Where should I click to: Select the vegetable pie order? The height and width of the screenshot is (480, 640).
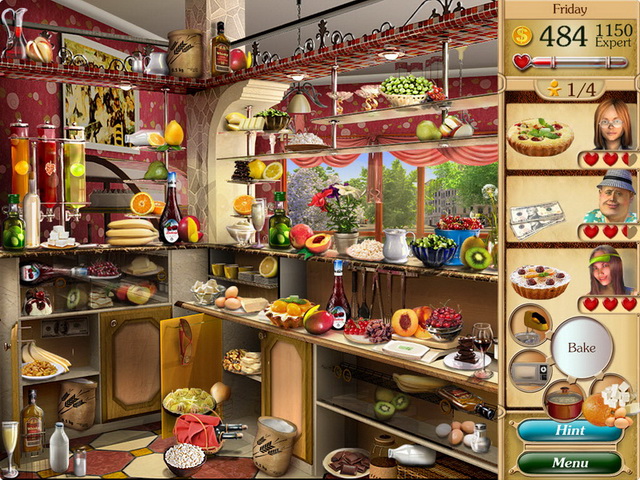[x=540, y=135]
